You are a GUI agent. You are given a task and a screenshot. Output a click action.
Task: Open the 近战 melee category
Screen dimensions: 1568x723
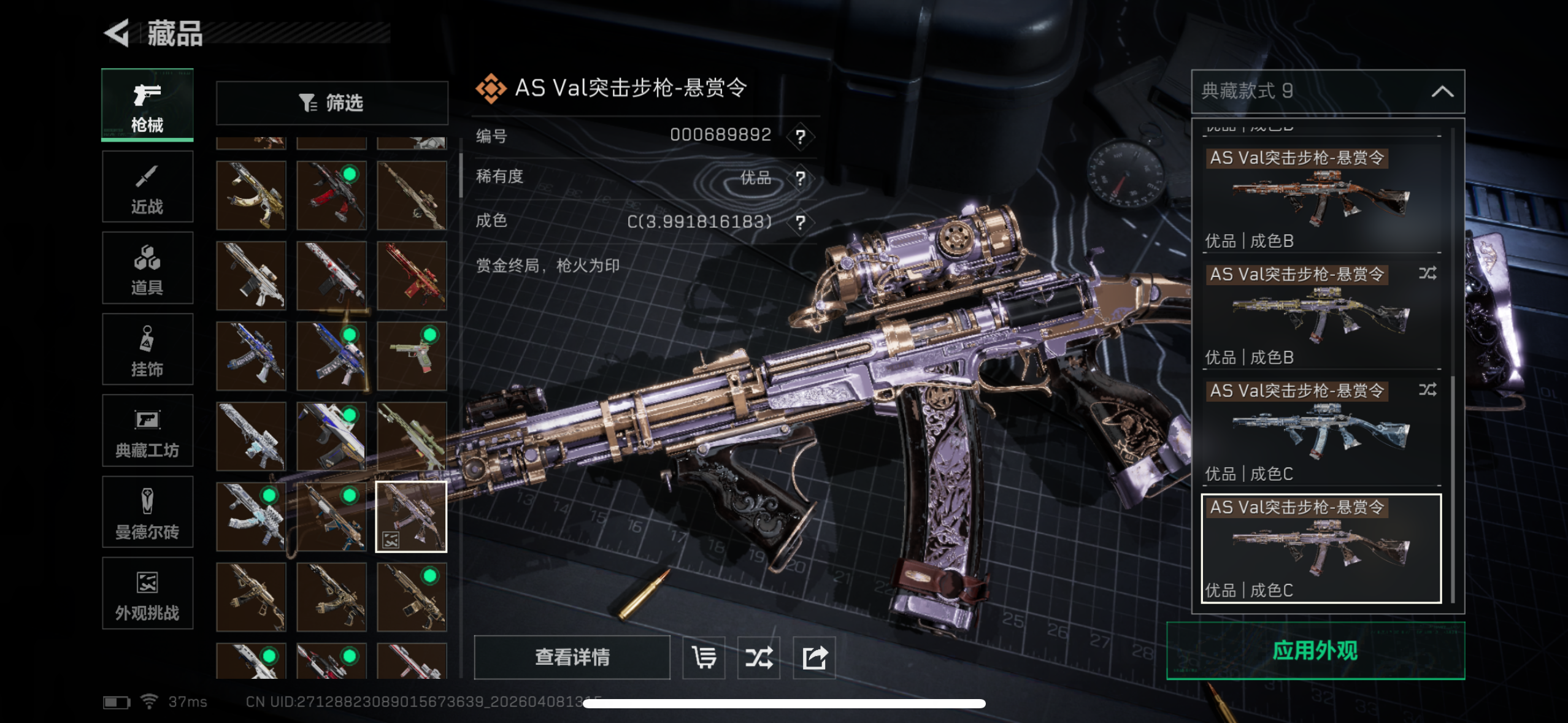(x=147, y=187)
